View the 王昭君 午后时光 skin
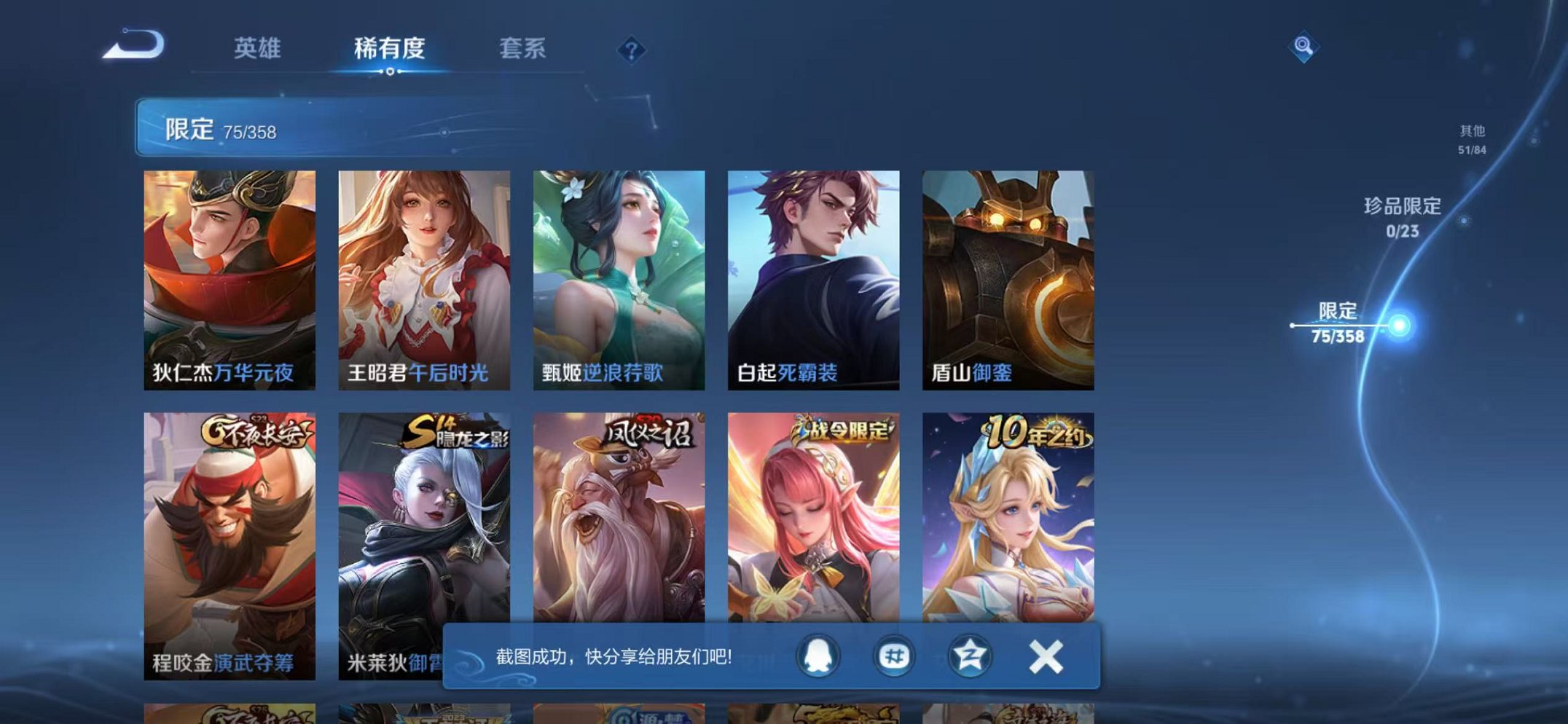1568x724 pixels. [x=426, y=277]
